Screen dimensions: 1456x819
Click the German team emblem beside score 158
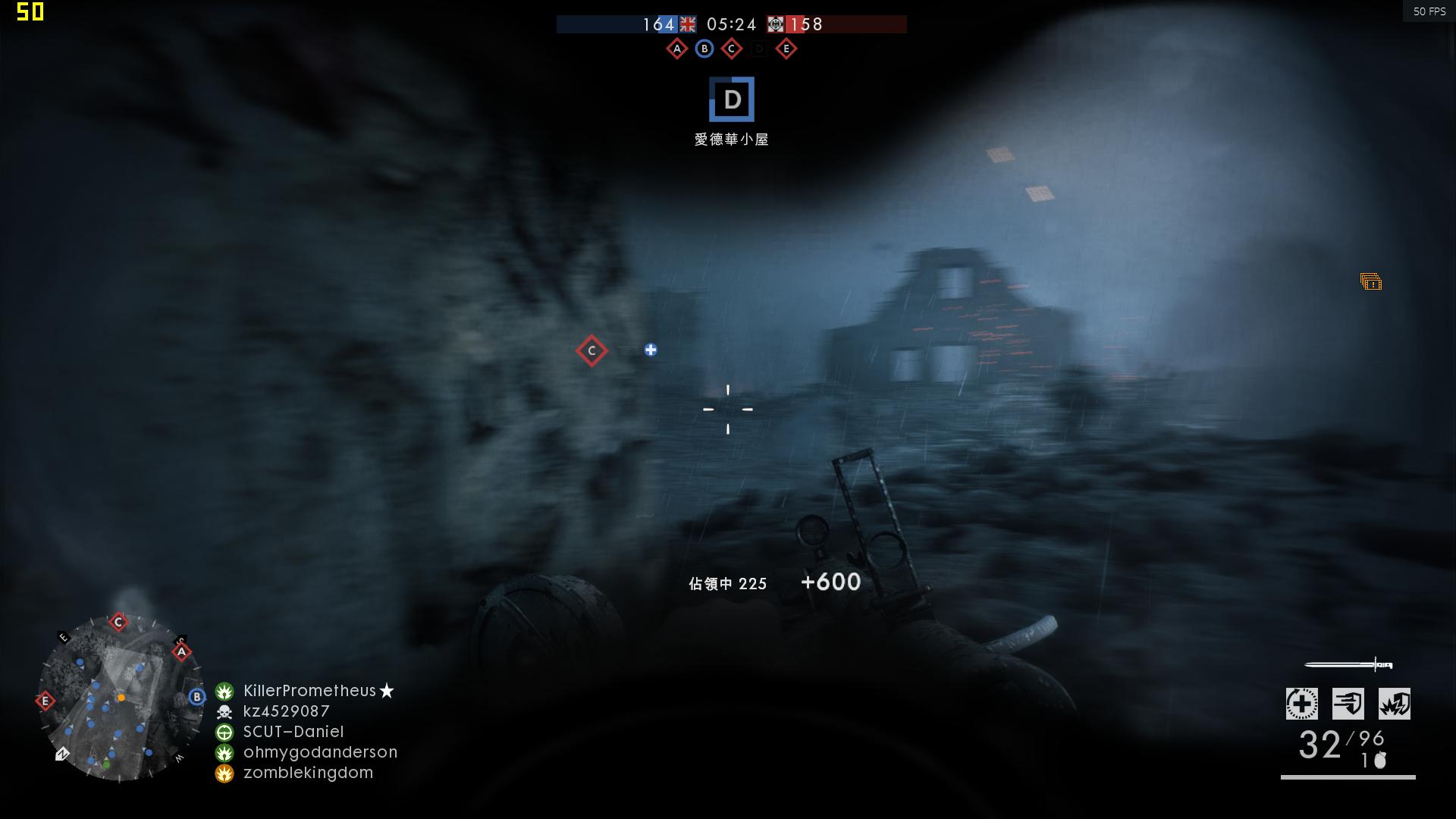coord(775,24)
